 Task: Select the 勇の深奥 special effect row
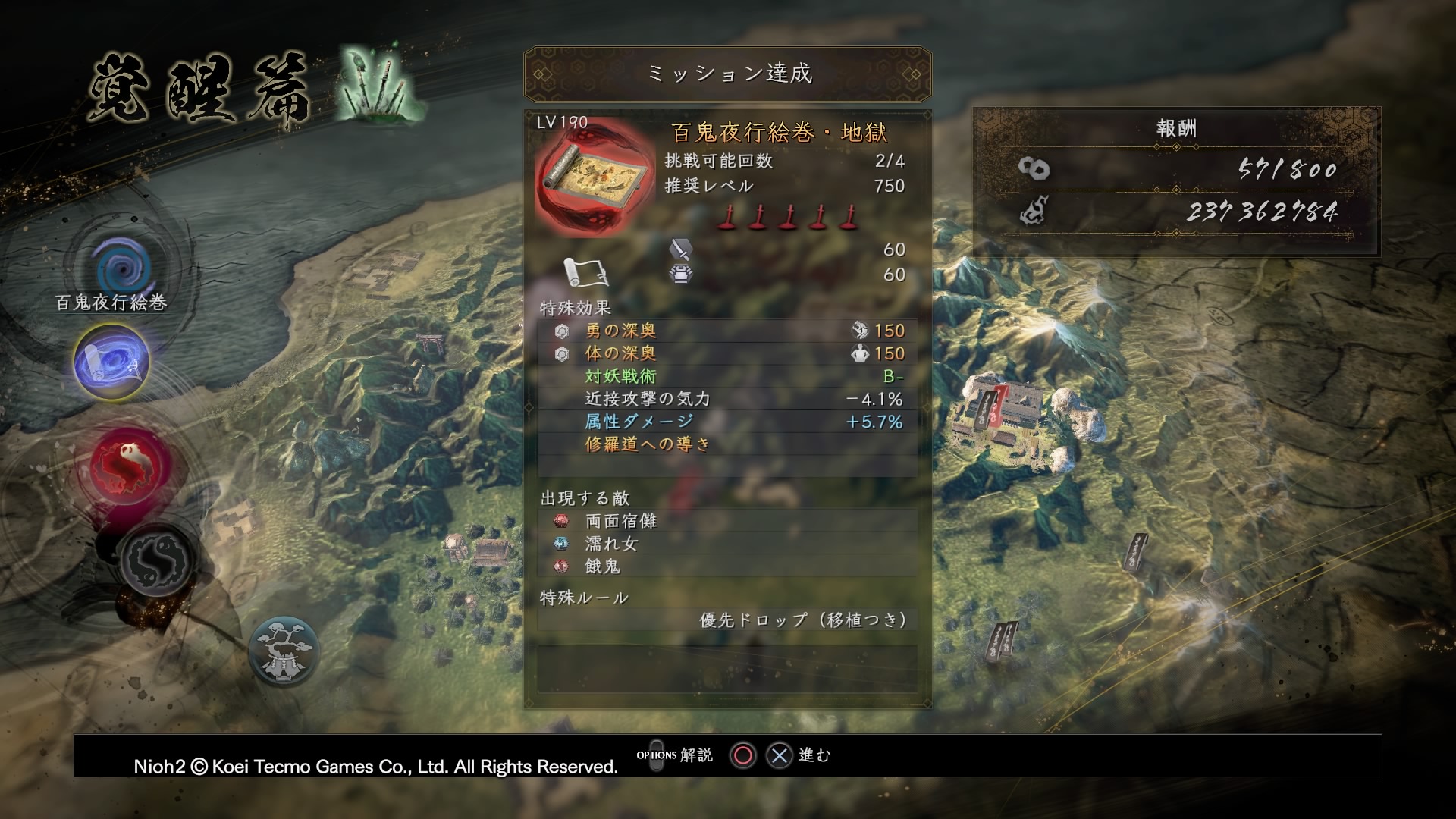coord(726,331)
